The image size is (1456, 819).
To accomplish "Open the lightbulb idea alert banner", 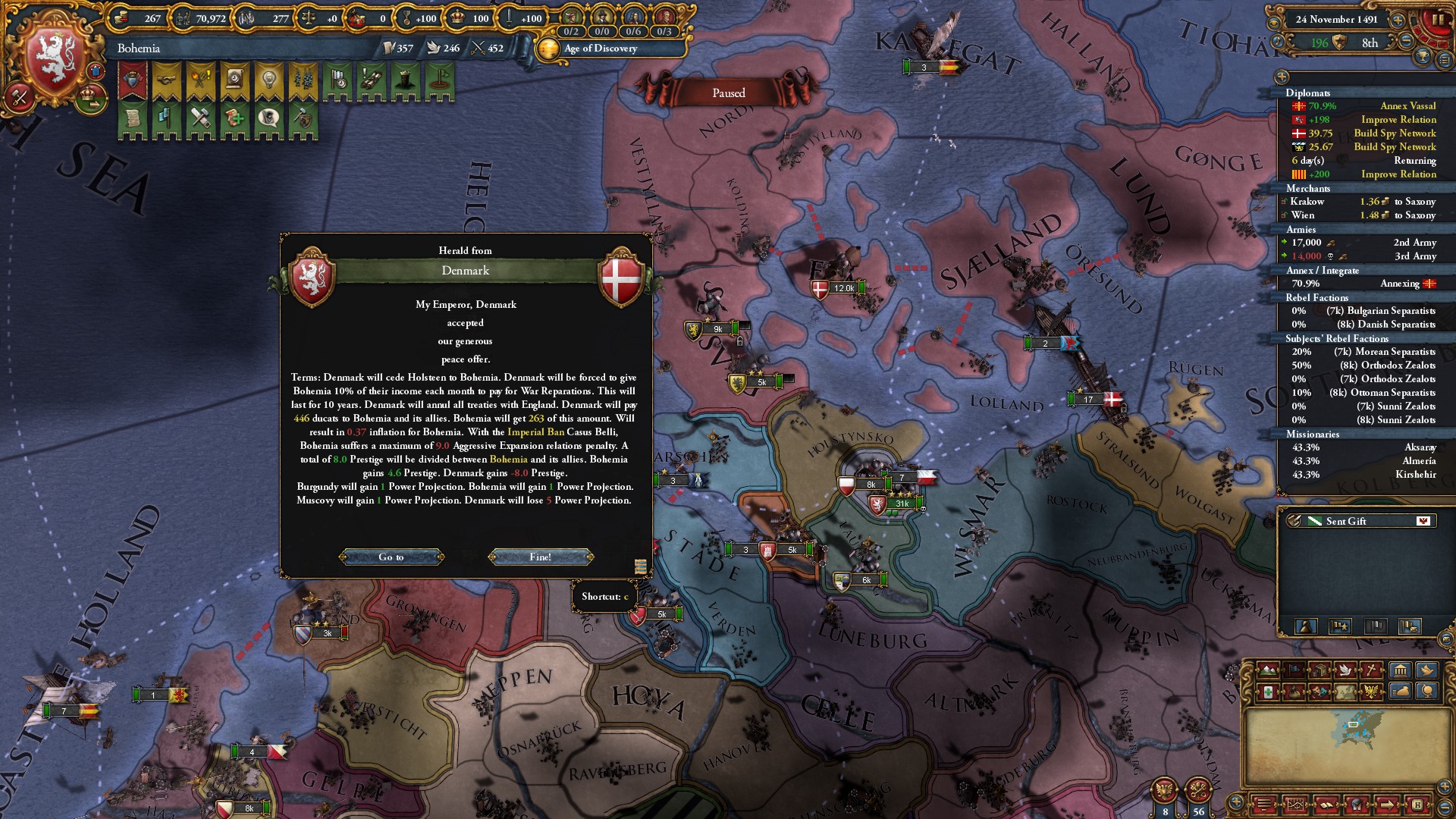I will click(x=268, y=80).
